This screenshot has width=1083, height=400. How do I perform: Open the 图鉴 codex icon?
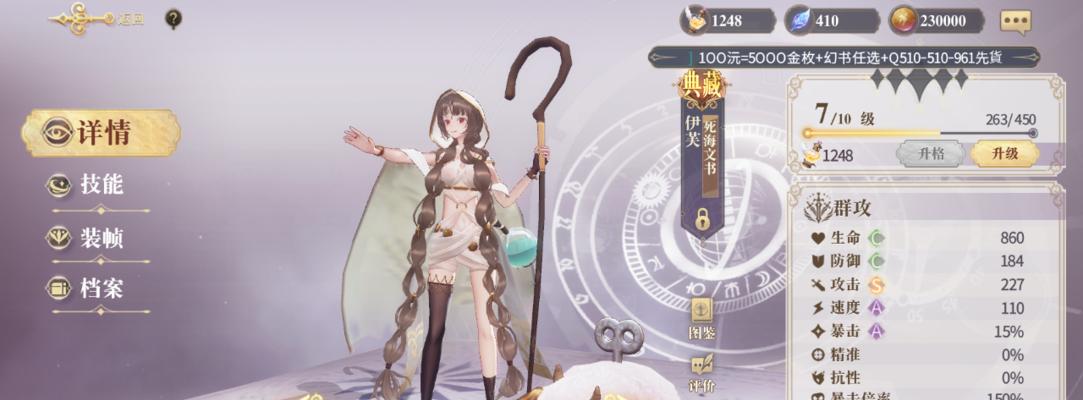pos(702,318)
